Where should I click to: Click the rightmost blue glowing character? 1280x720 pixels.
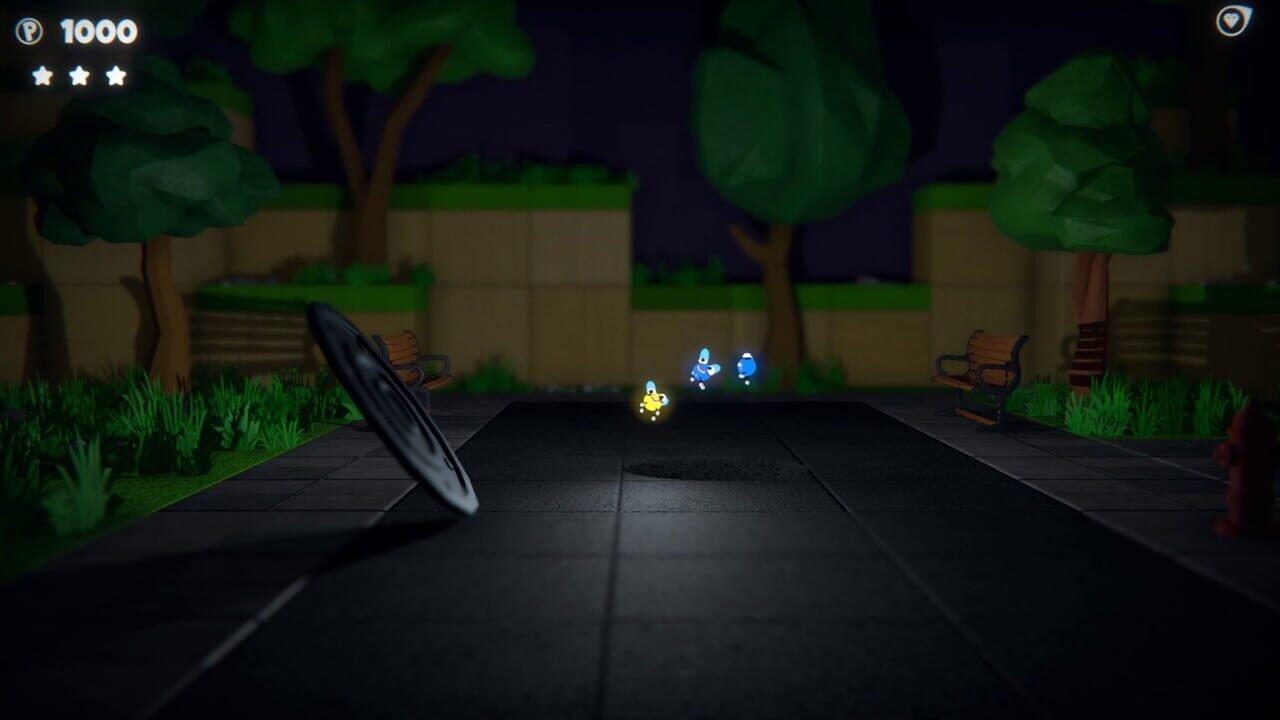point(746,366)
